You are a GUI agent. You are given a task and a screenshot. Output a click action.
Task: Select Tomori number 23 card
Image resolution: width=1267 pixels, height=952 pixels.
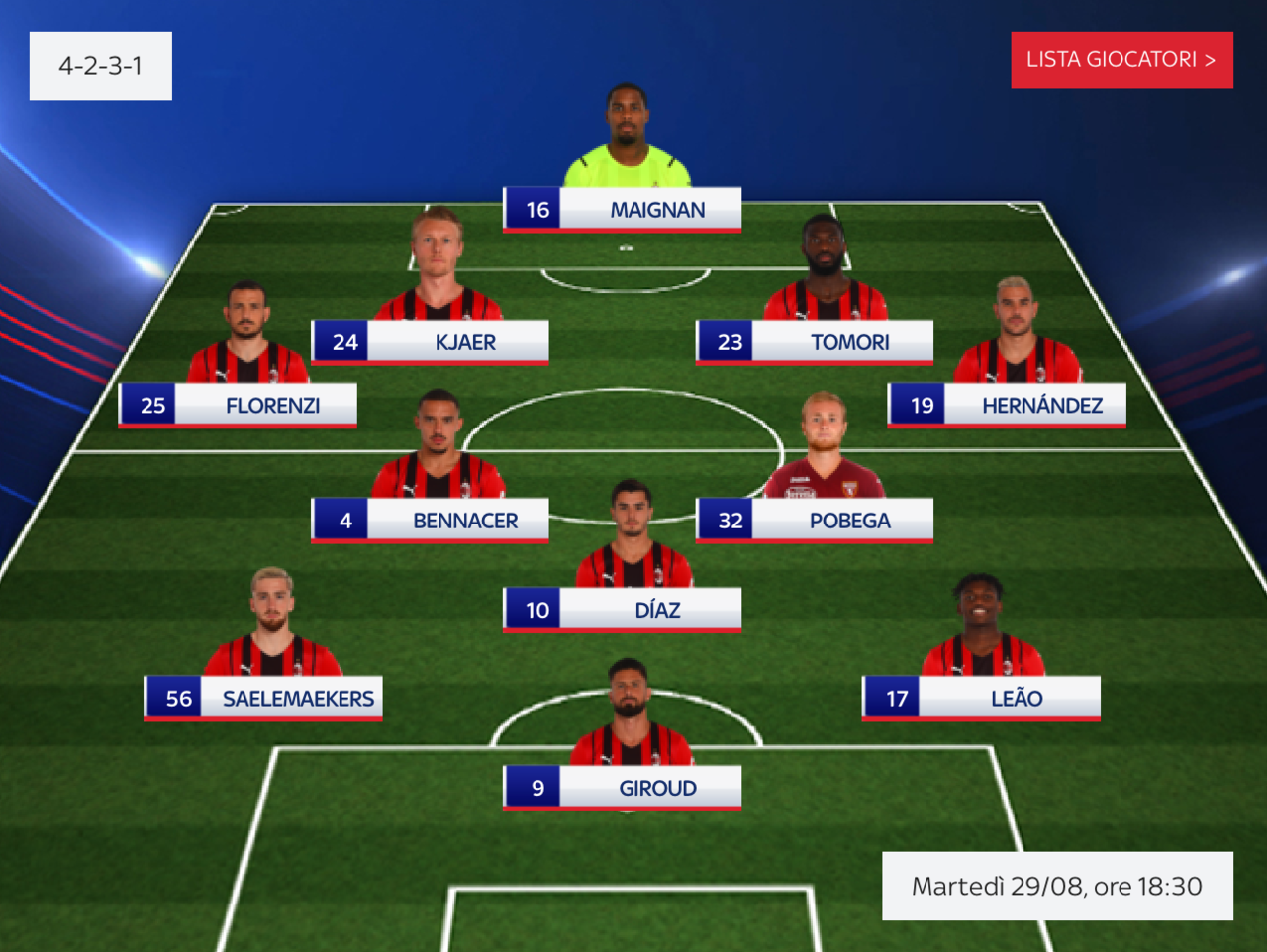coord(815,342)
